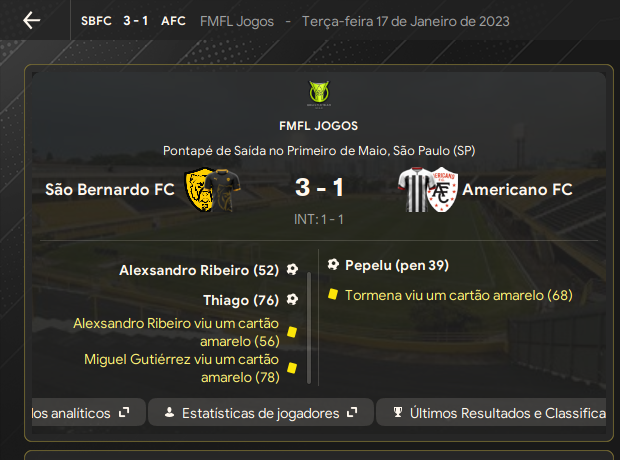Open Últimos Resultados e Classificação
The width and height of the screenshot is (620, 460).
[497, 412]
